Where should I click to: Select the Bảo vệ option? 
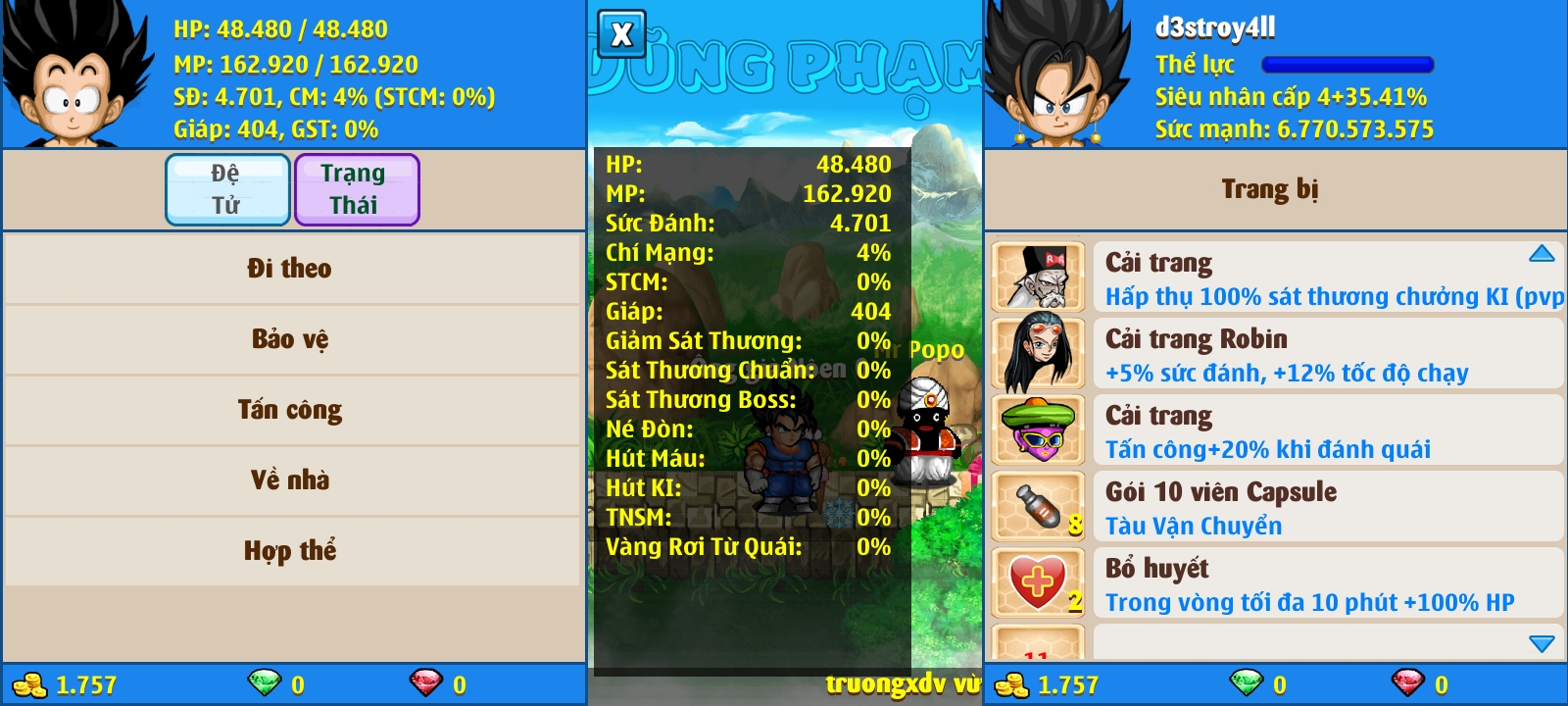click(290, 339)
